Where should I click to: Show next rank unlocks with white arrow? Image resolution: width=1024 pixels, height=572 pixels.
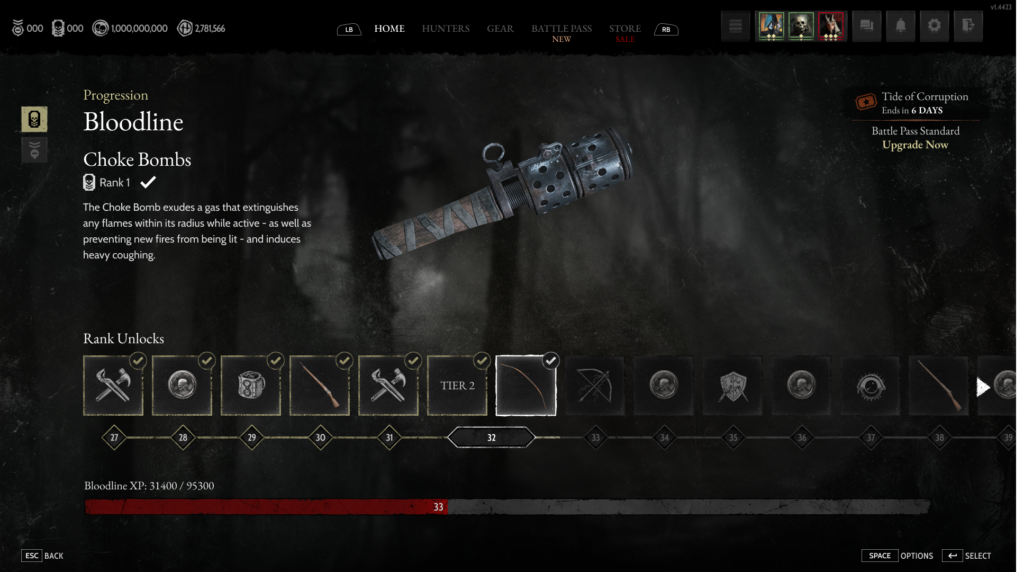[983, 386]
